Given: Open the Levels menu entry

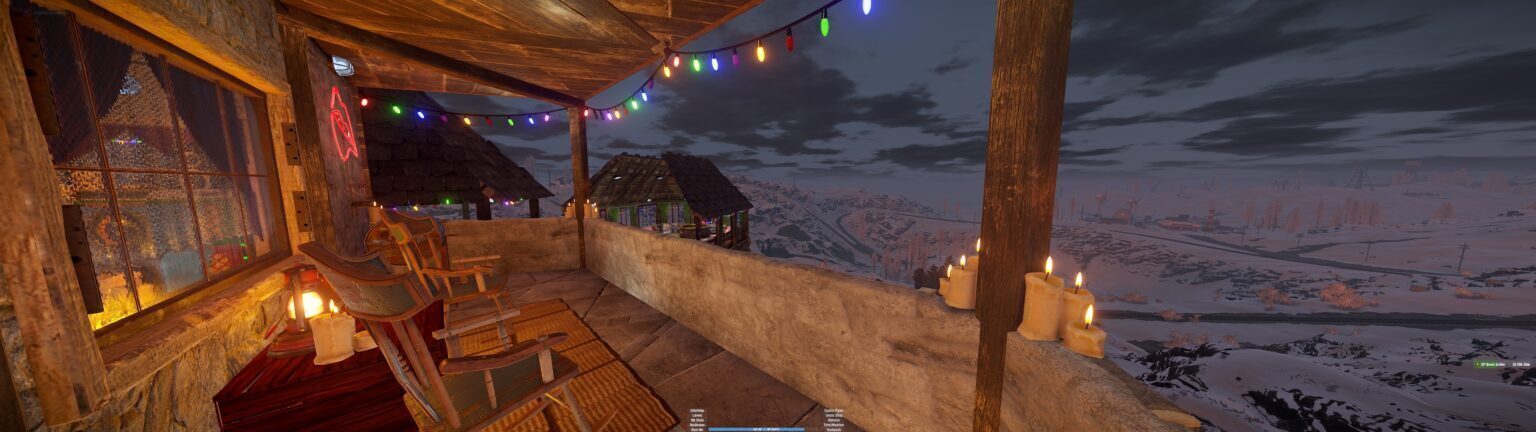Looking at the screenshot, I should click(x=697, y=416).
